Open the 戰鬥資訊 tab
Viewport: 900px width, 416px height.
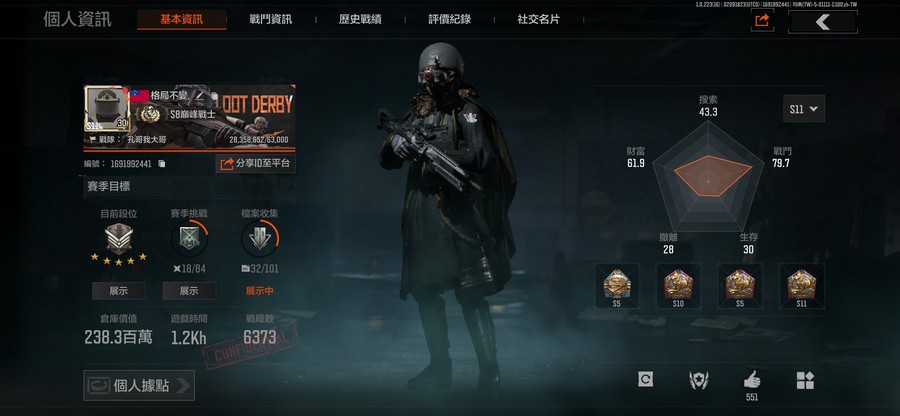[270, 19]
